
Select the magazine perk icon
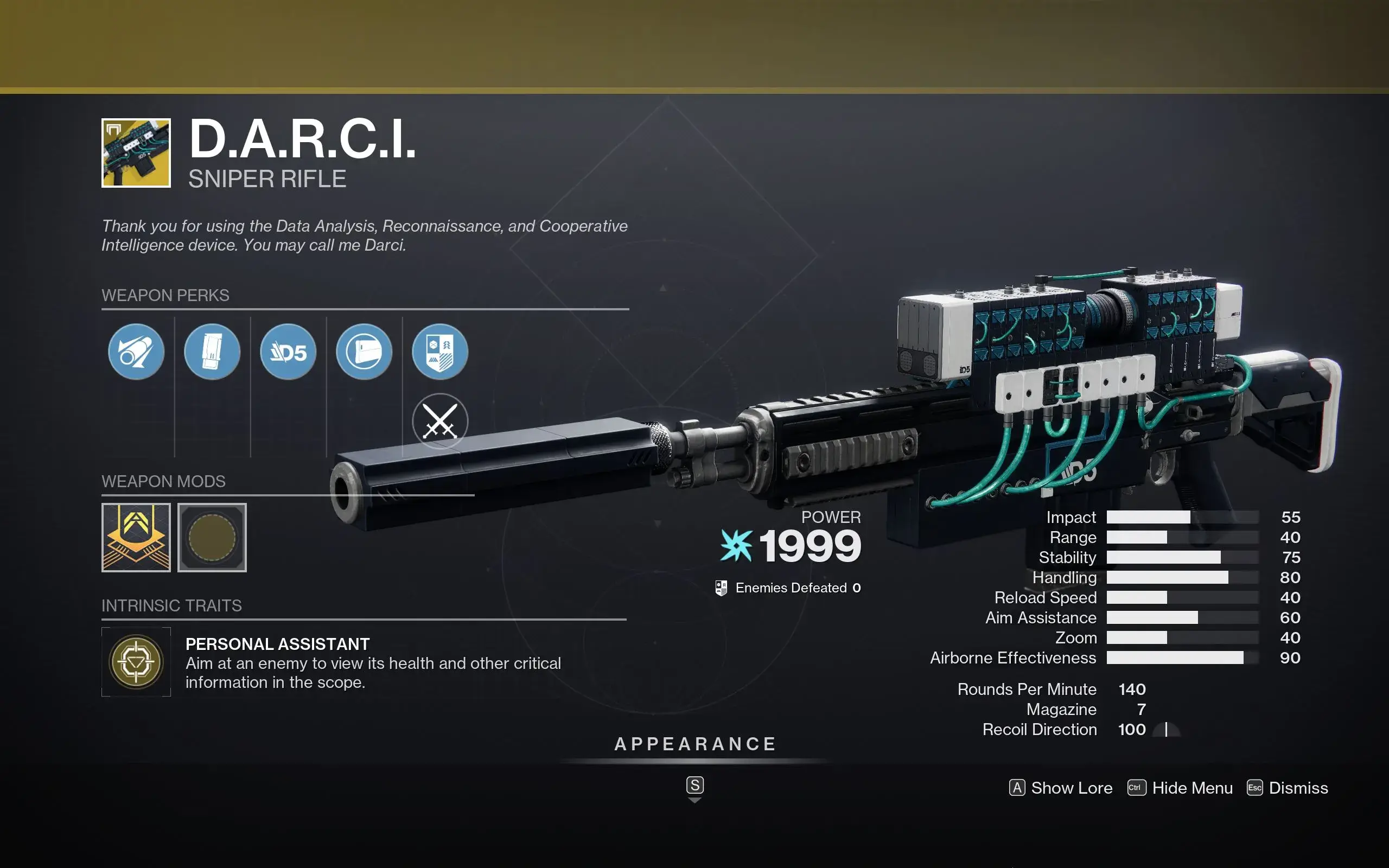[x=212, y=352]
